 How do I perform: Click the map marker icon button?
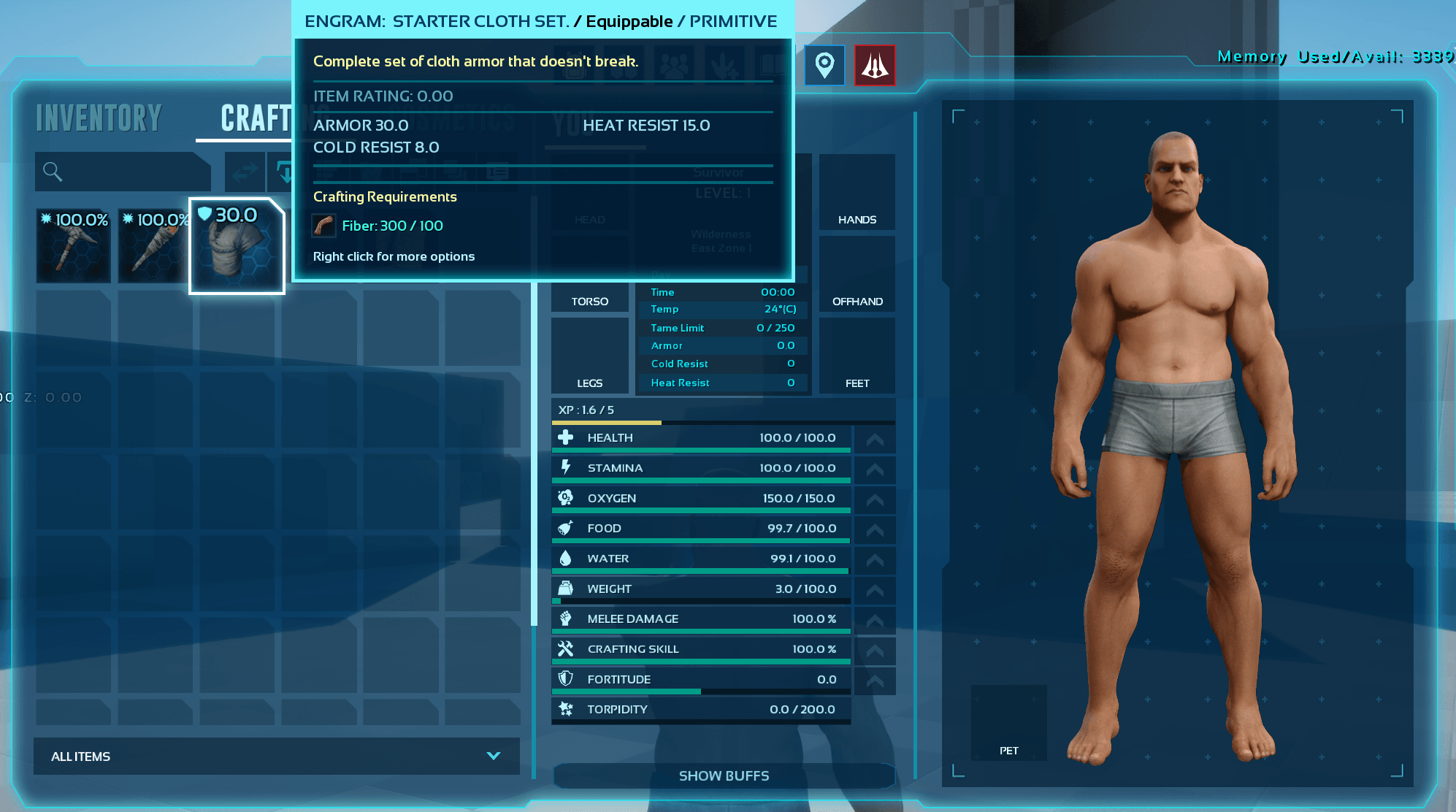click(x=824, y=66)
